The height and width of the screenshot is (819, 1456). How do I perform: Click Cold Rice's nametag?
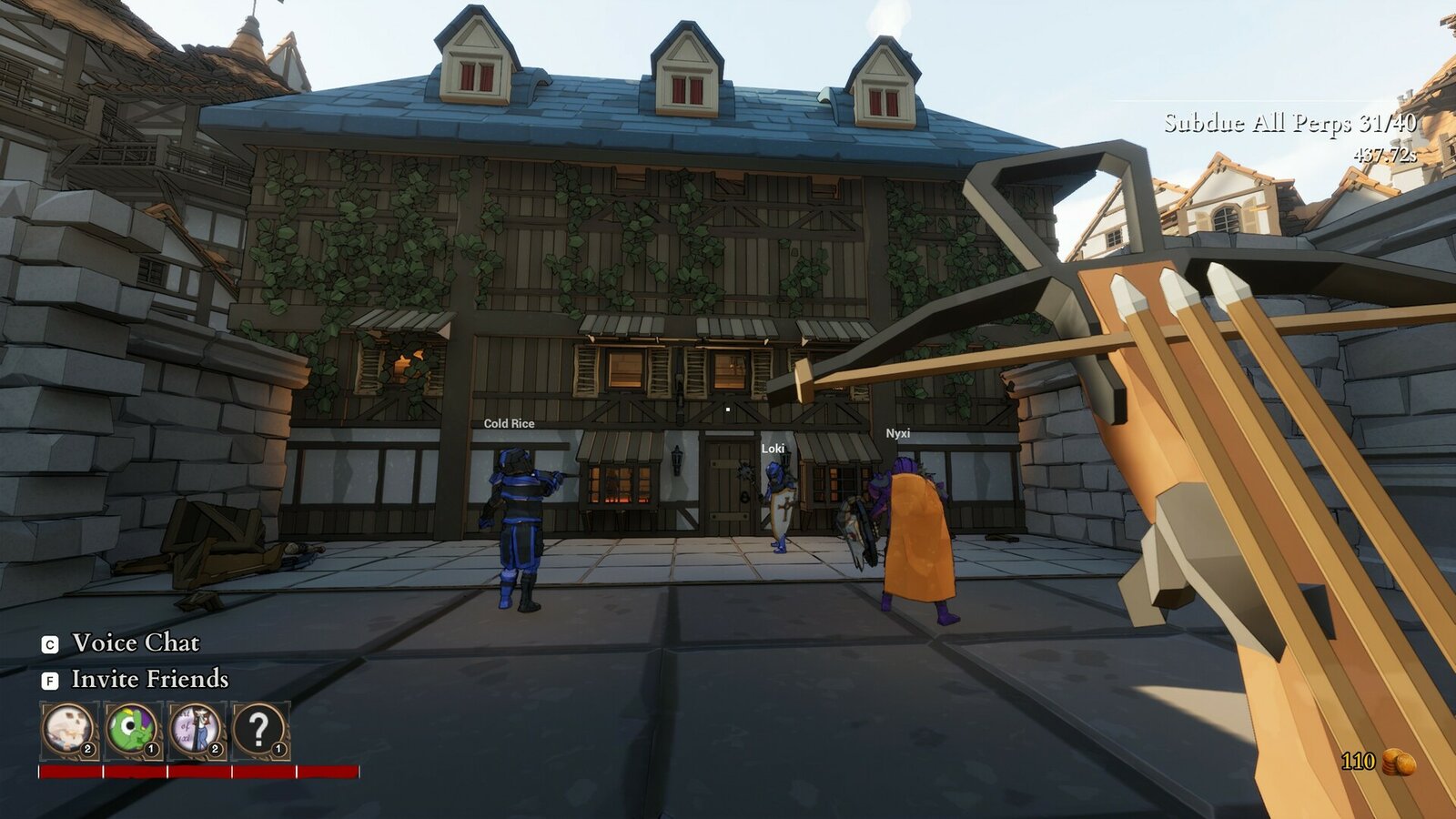tap(509, 423)
